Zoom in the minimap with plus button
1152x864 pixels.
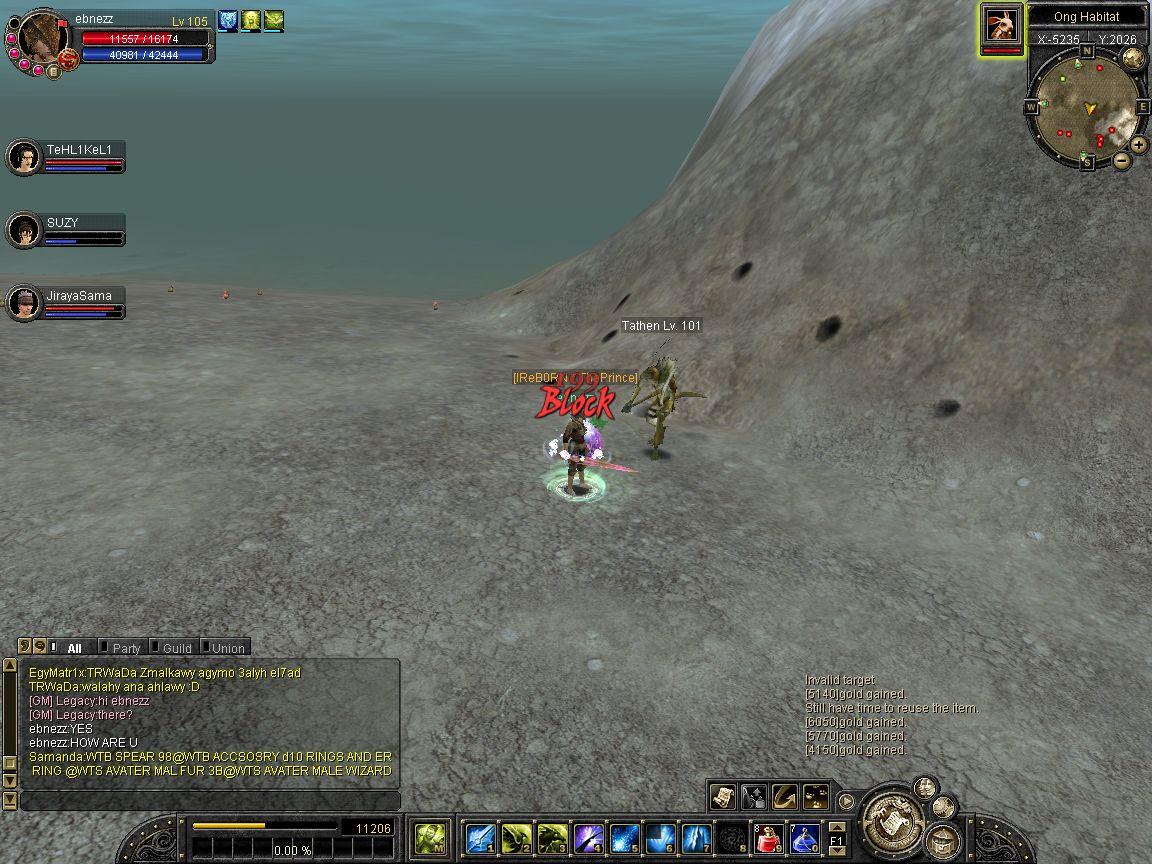[x=1139, y=146]
